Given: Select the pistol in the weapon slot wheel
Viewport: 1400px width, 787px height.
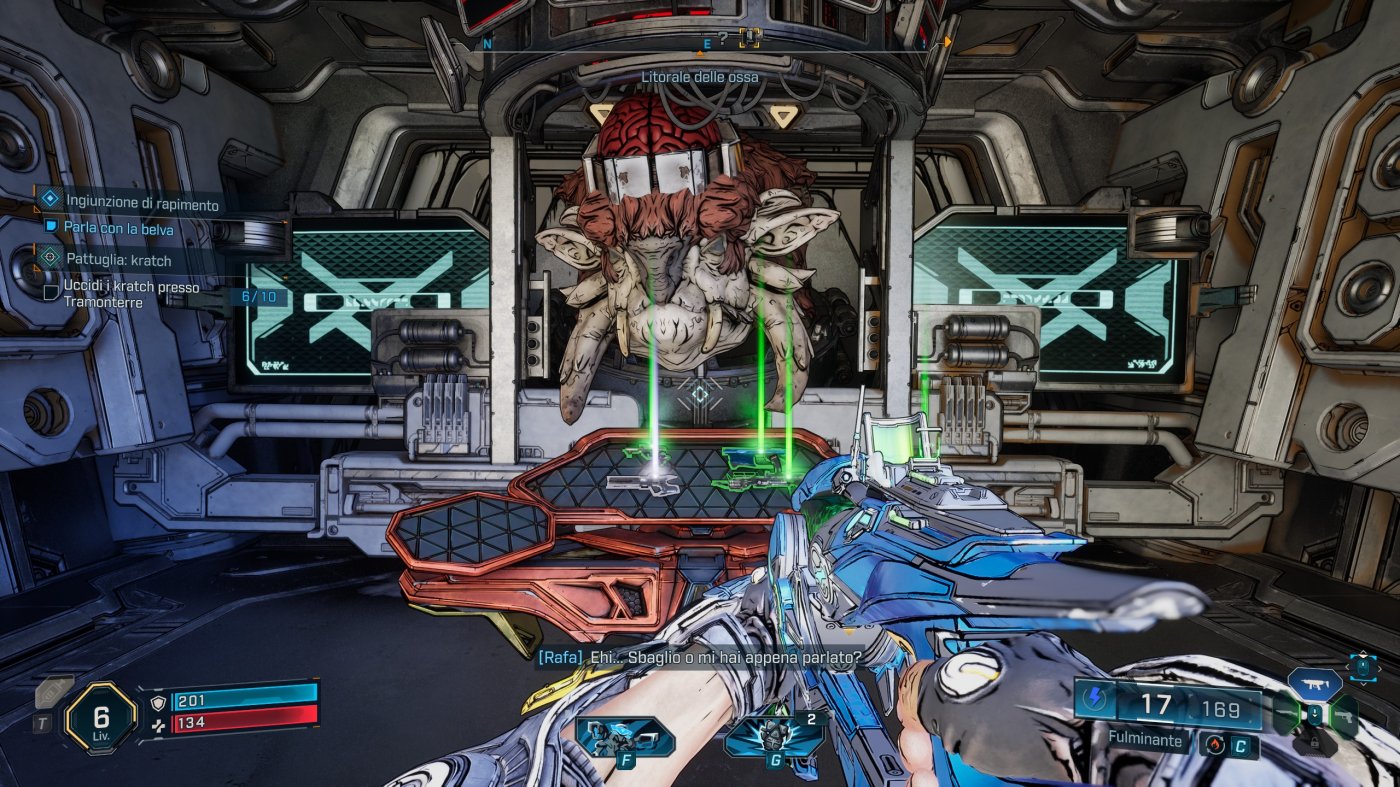Looking at the screenshot, I should [1345, 716].
